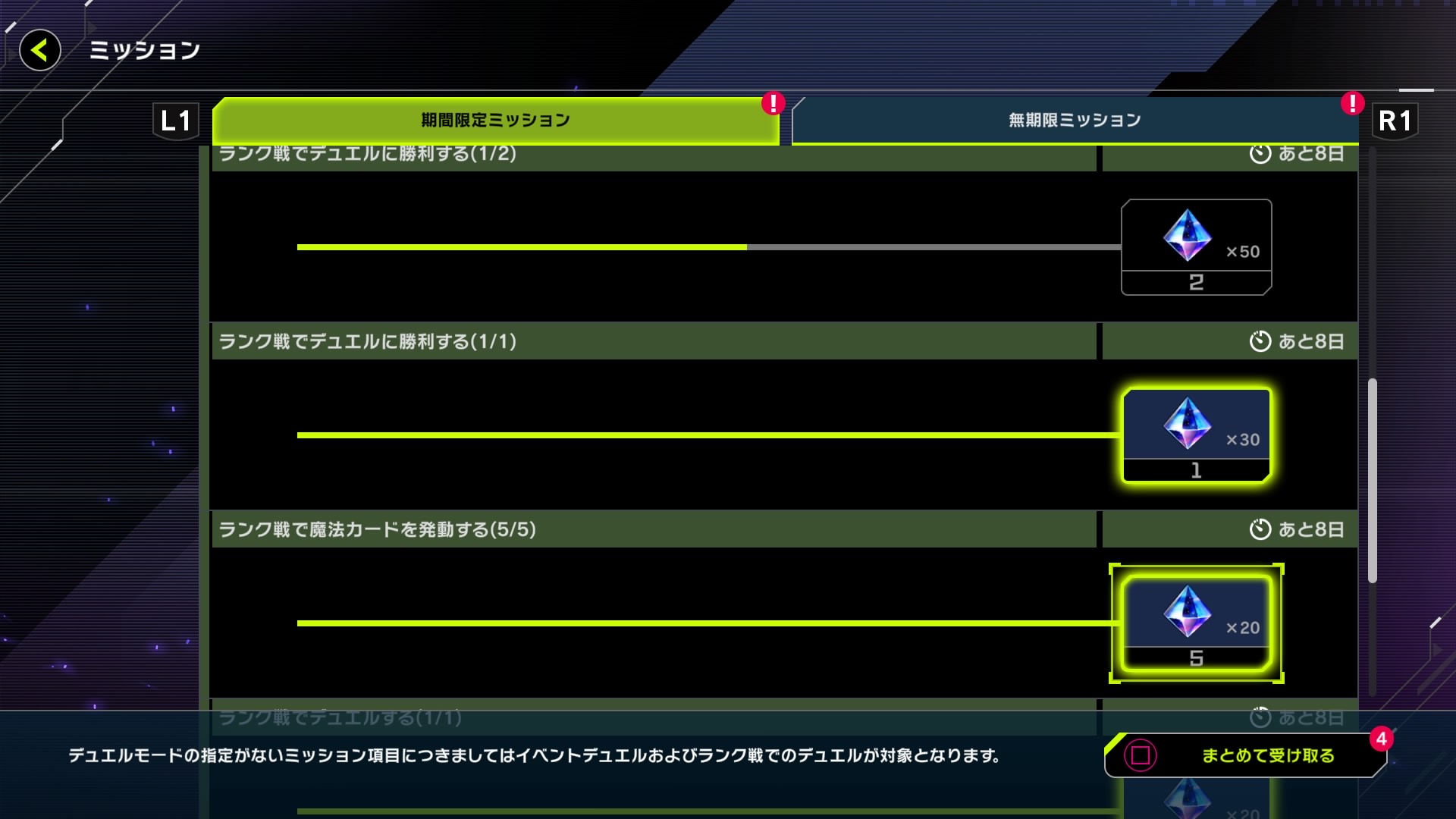
Task: Click the red notification badge on 無期限ミッション tab
Action: tap(1351, 105)
